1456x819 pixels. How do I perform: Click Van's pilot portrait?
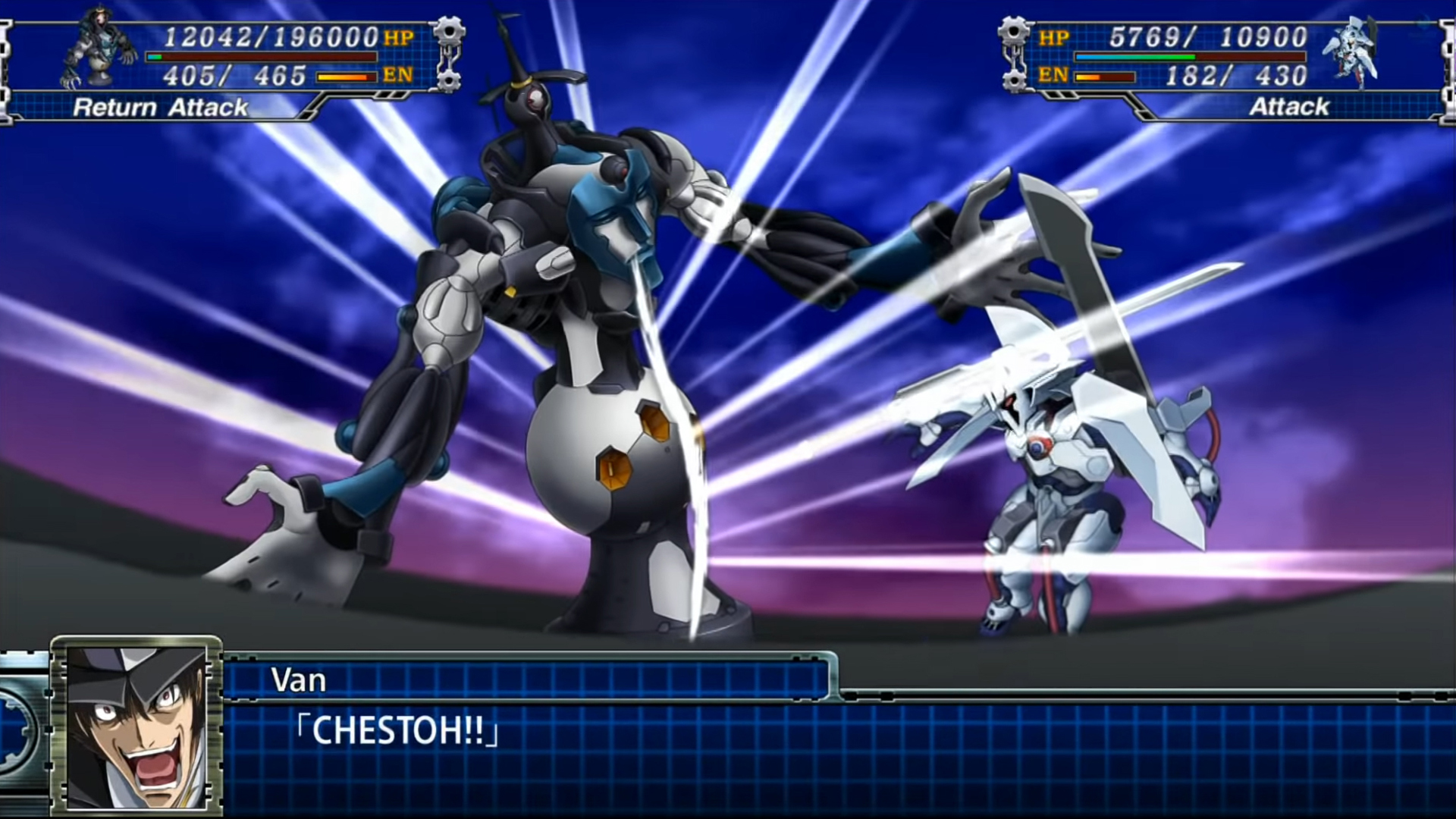tap(136, 726)
